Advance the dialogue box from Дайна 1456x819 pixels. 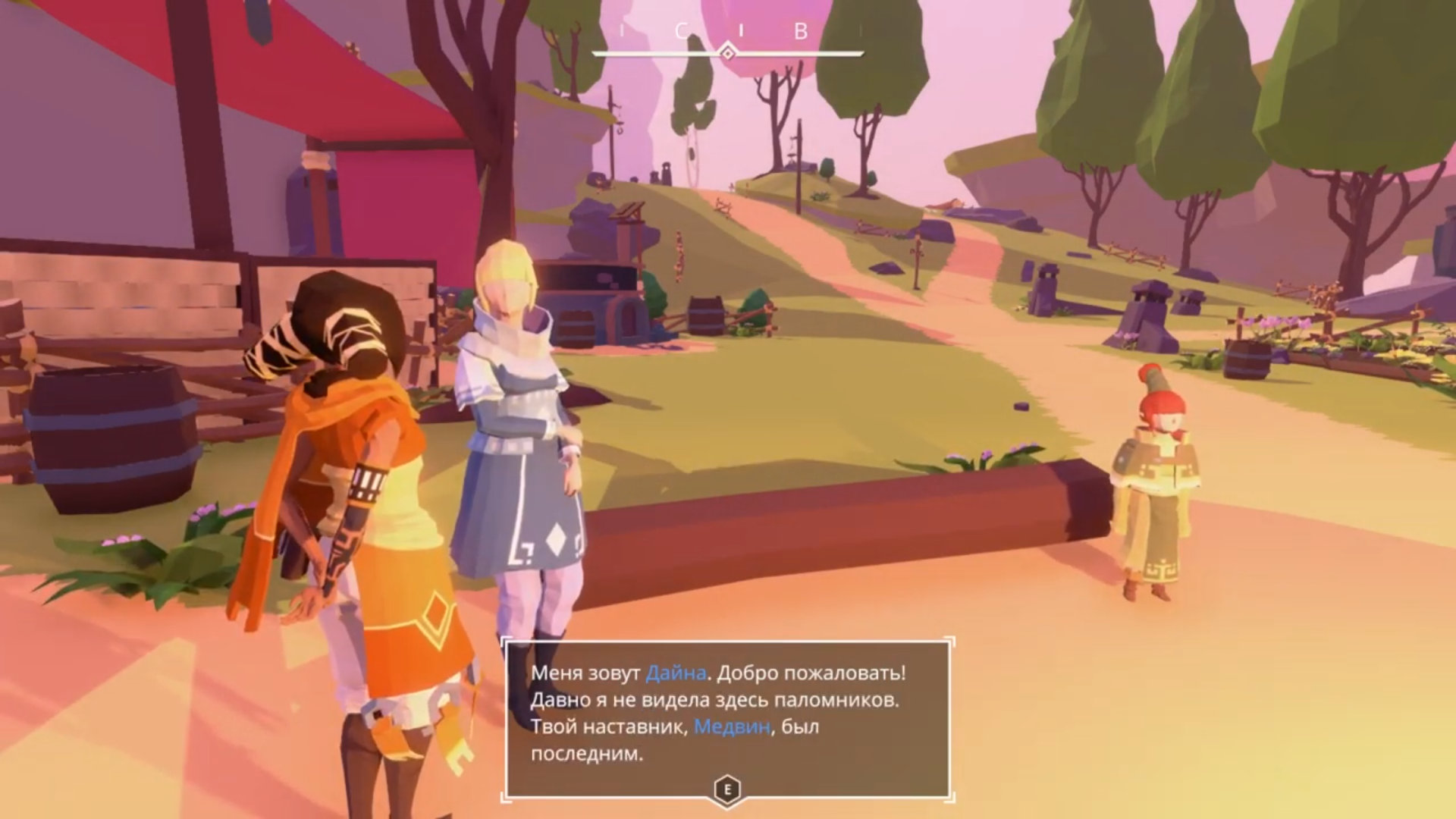[x=727, y=789]
